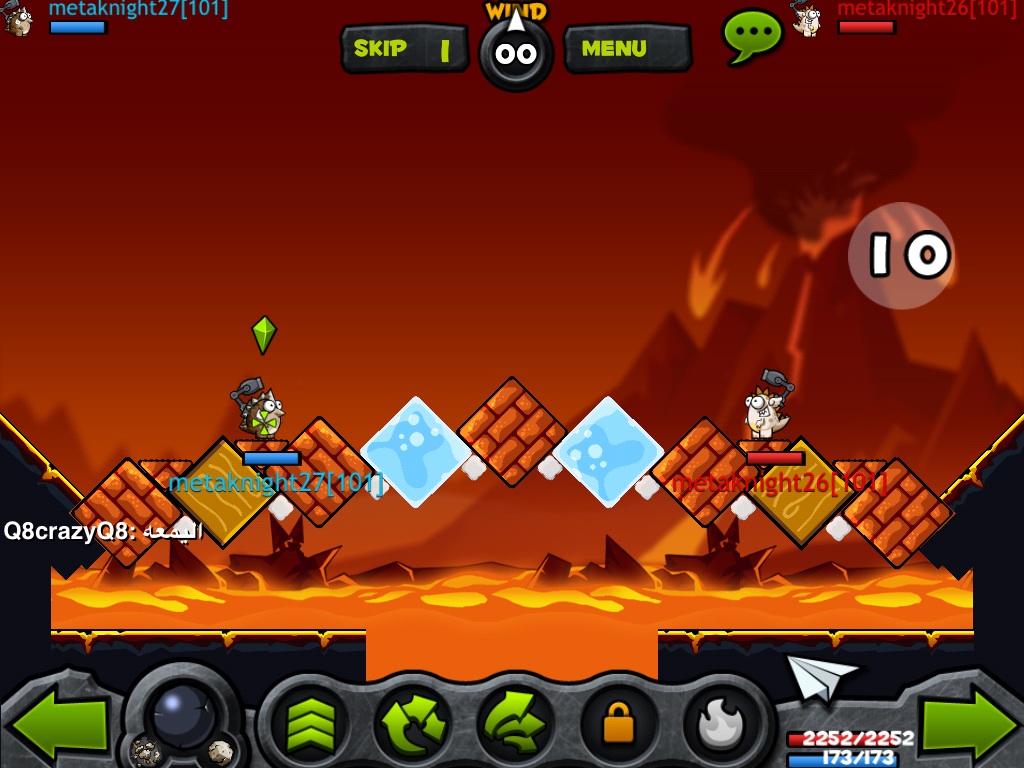
Task: Skip the current turn
Action: pyautogui.click(x=404, y=48)
